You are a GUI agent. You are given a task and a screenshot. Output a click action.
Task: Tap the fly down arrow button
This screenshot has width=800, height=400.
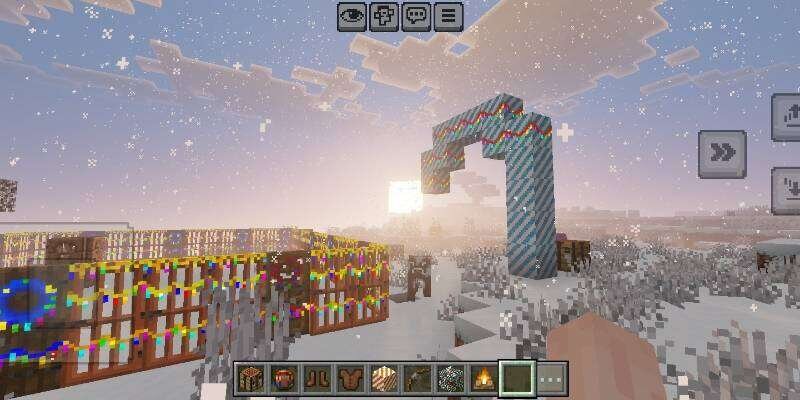click(x=787, y=190)
